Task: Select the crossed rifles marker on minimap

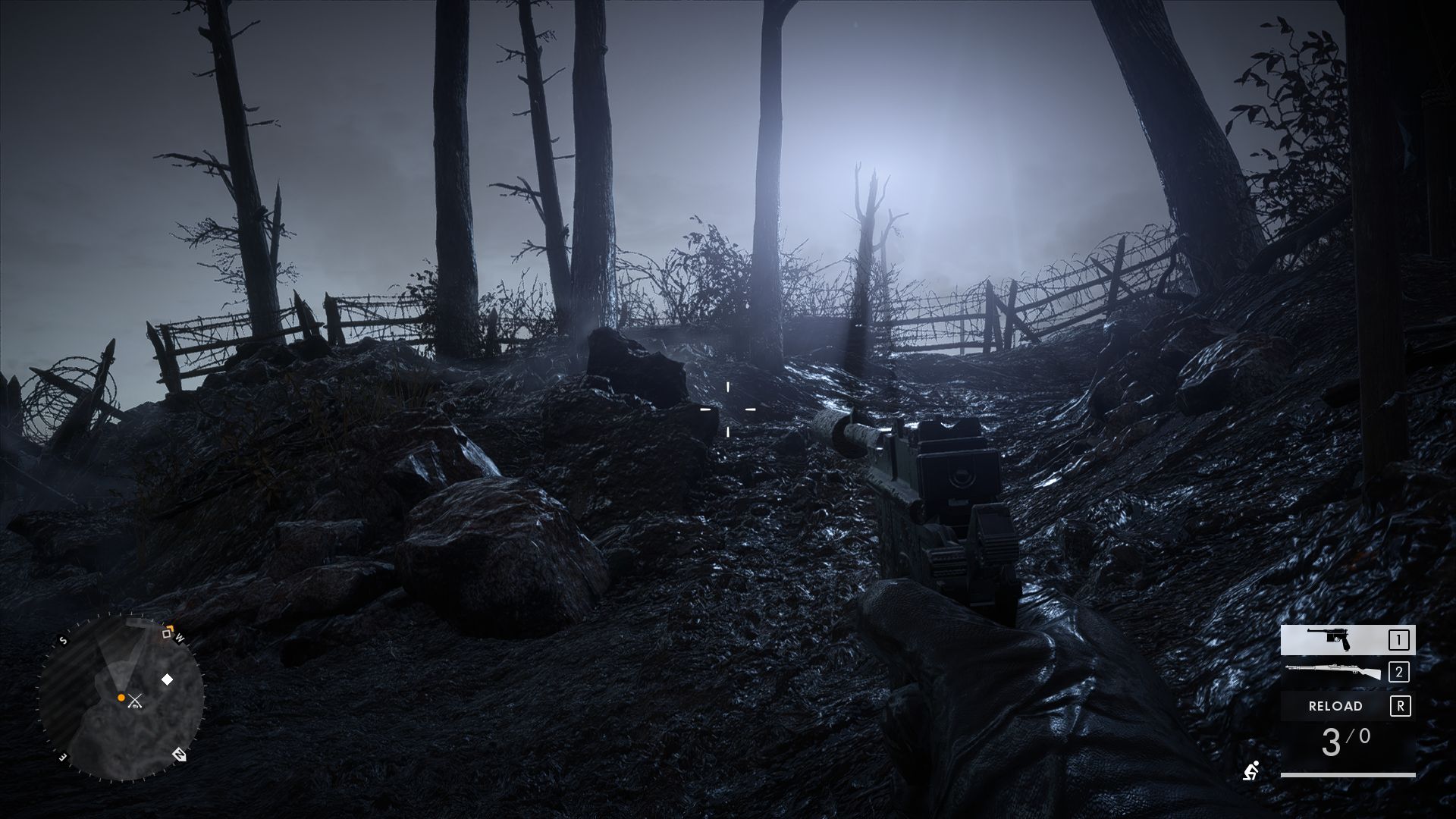Action: (x=135, y=701)
